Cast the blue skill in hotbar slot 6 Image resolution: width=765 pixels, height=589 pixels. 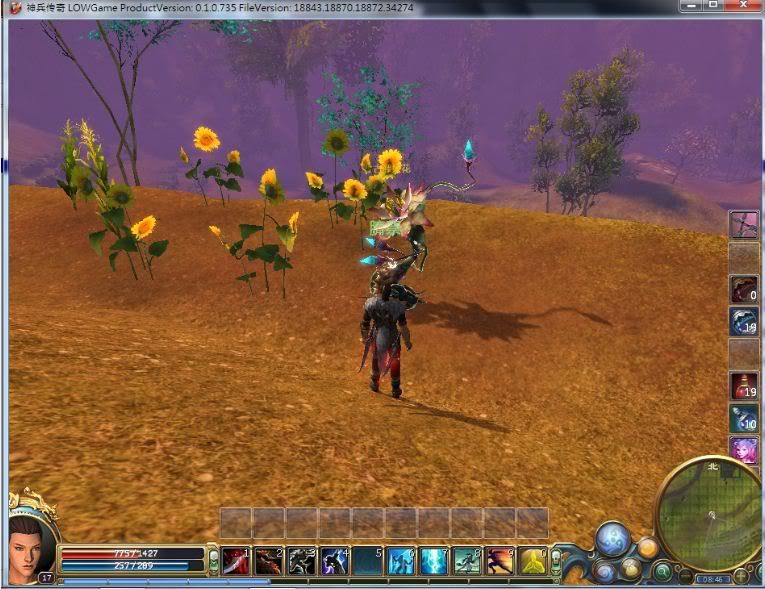point(401,561)
